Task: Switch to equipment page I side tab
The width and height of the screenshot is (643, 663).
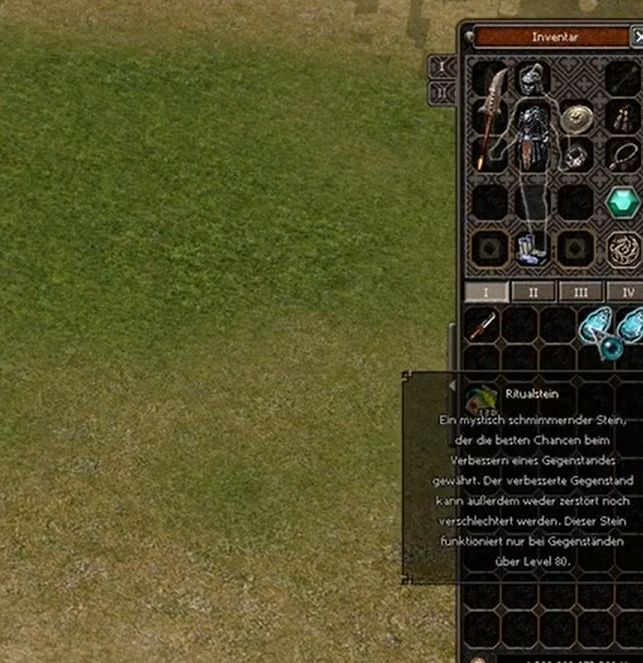Action: point(441,67)
